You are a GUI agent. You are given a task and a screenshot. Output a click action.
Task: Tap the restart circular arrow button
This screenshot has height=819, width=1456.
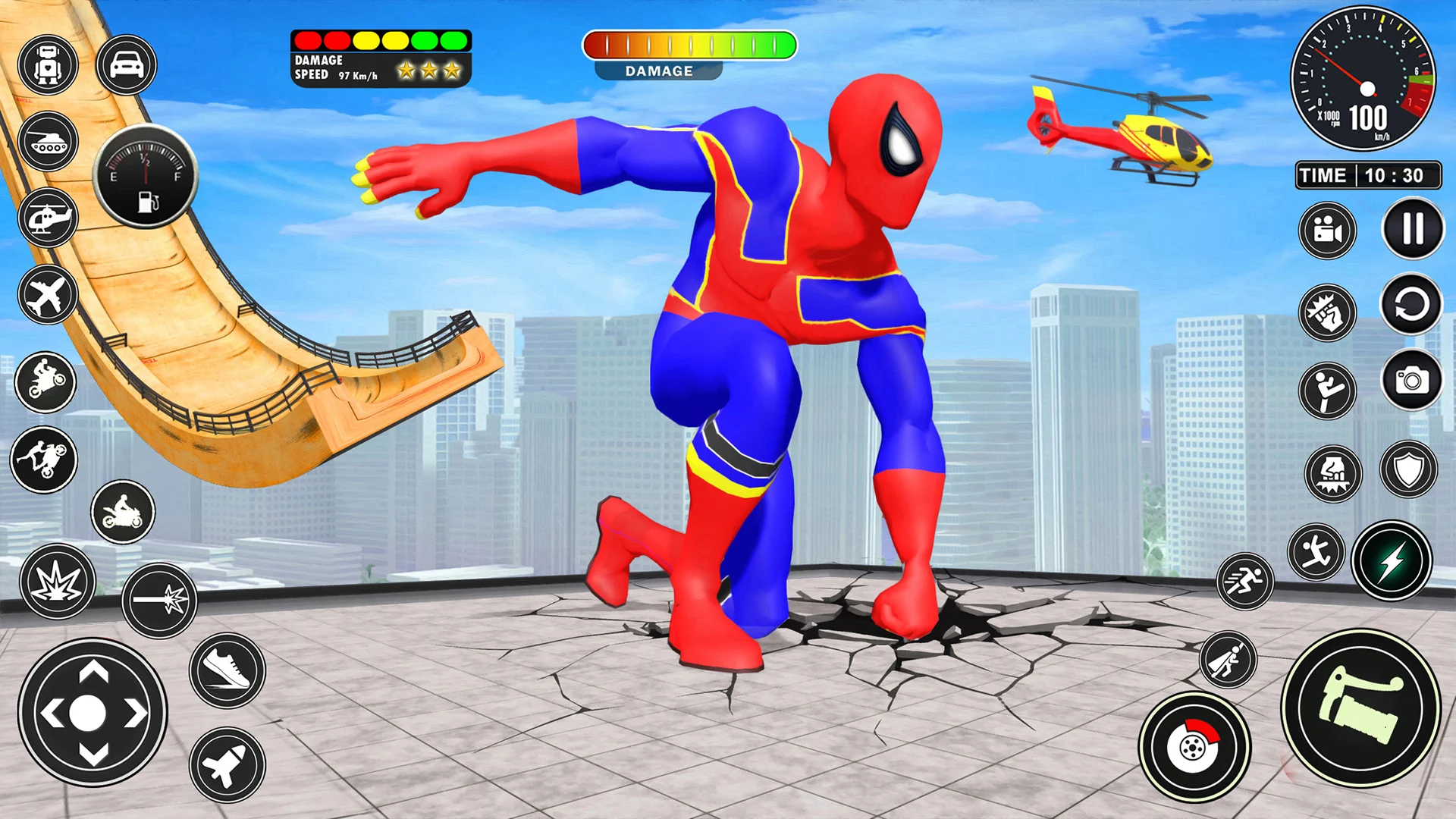(x=1410, y=305)
